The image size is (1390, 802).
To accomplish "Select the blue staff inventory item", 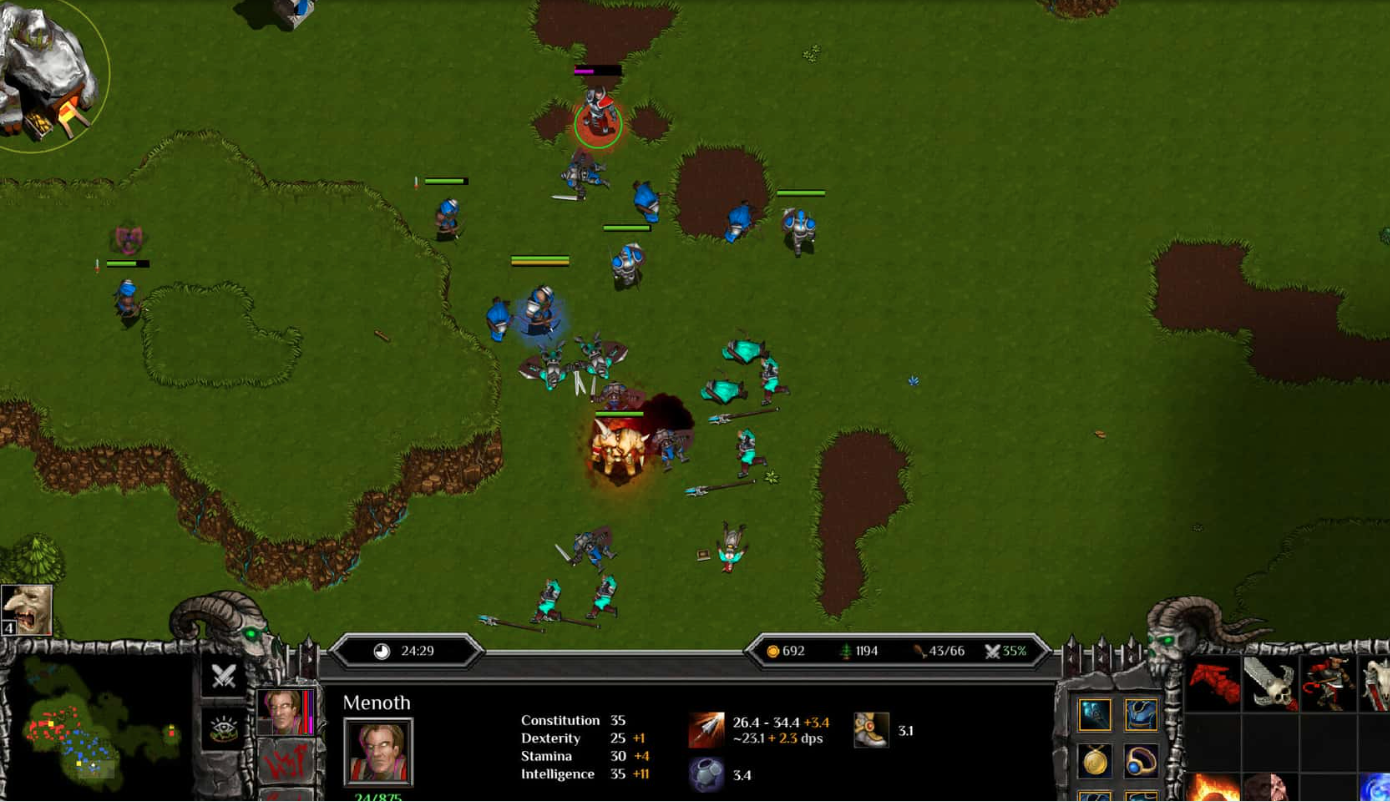I will pyautogui.click(x=1094, y=715).
